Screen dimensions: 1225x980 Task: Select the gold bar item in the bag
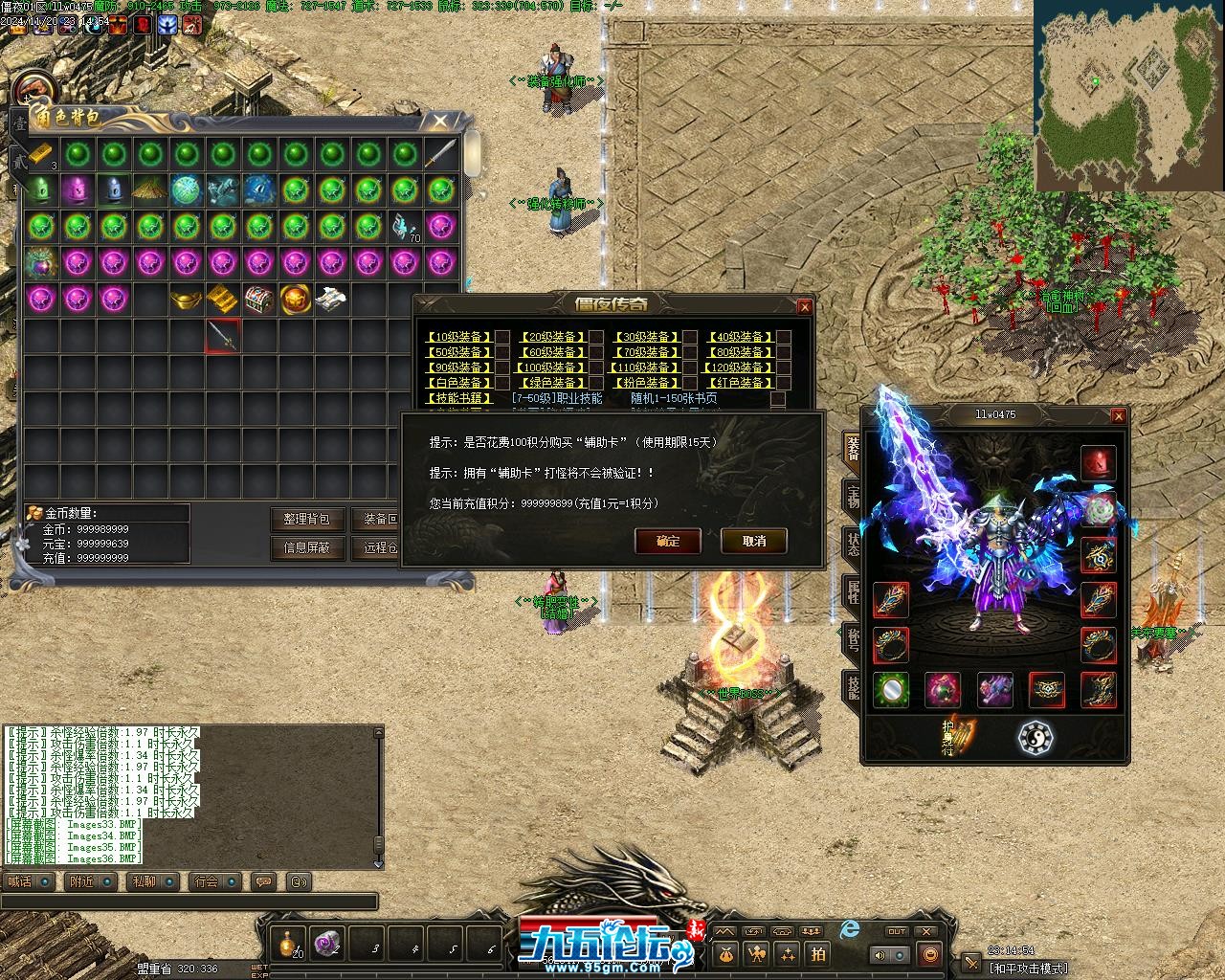(39, 154)
